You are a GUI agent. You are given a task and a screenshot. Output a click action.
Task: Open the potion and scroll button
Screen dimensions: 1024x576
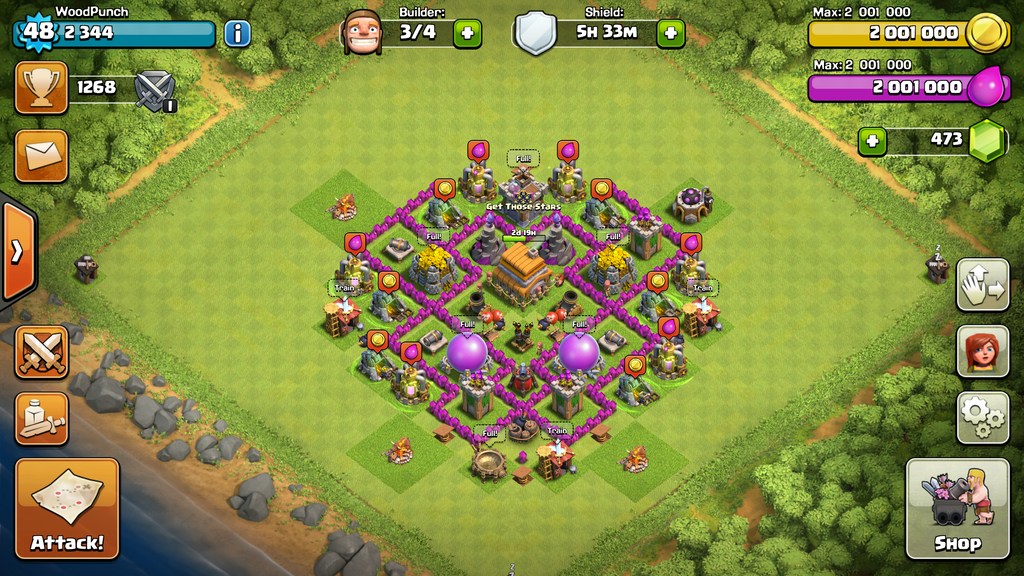click(41, 418)
